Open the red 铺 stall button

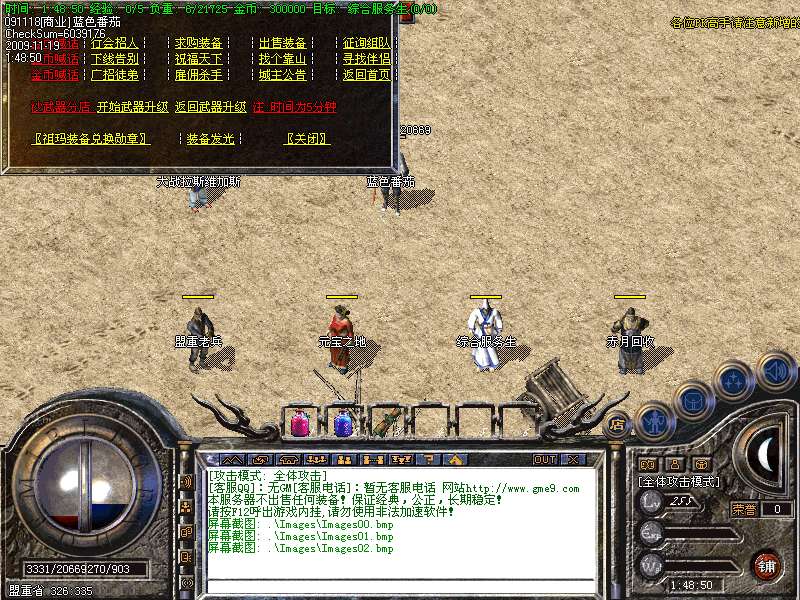click(x=767, y=565)
